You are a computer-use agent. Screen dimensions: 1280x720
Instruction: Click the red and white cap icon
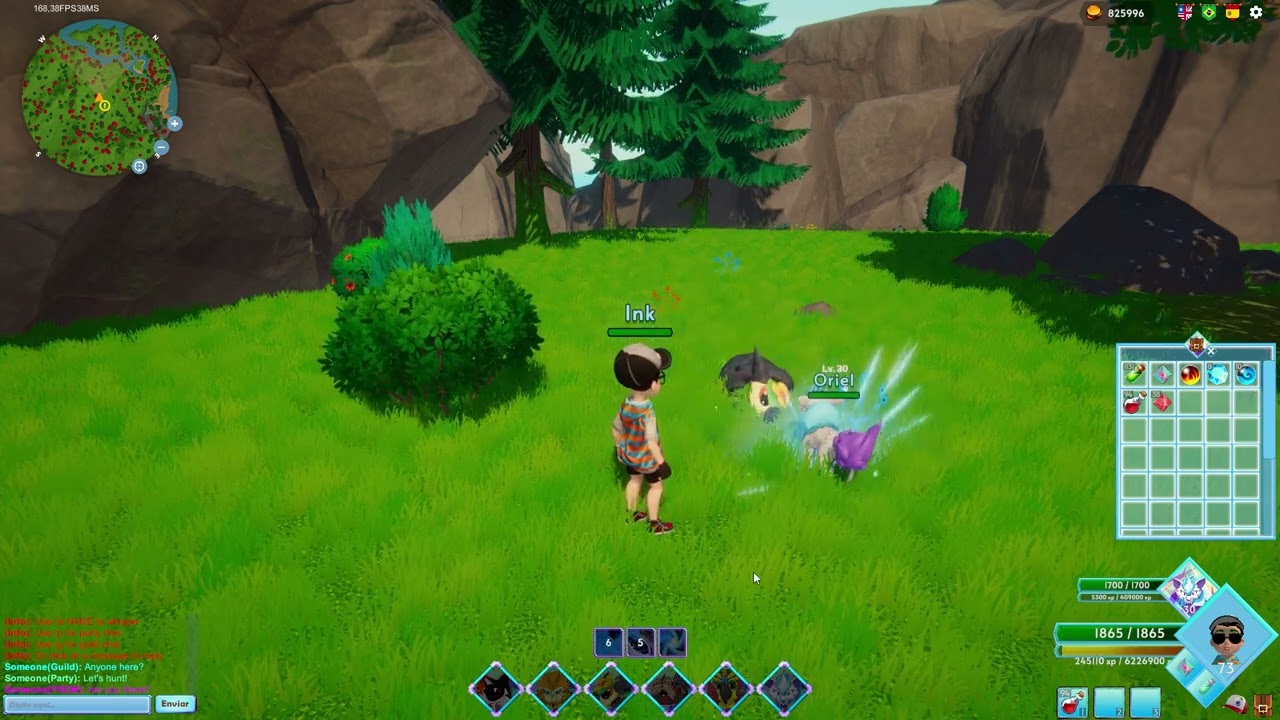tap(1235, 704)
